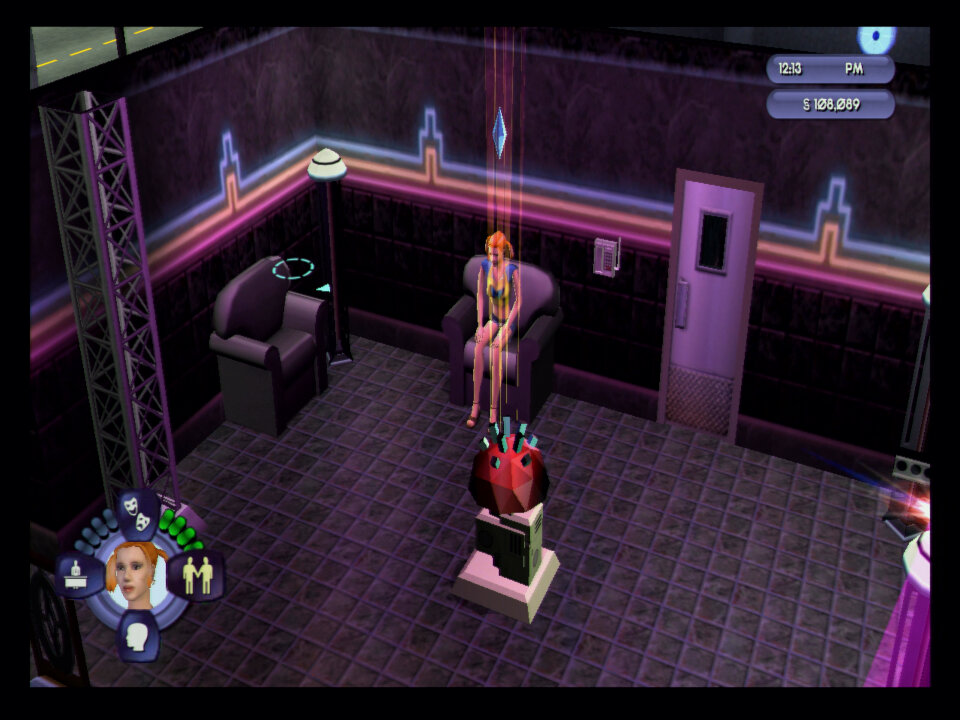Open the head silhouette personality icon
Viewport: 960px width, 720px height.
click(x=138, y=635)
